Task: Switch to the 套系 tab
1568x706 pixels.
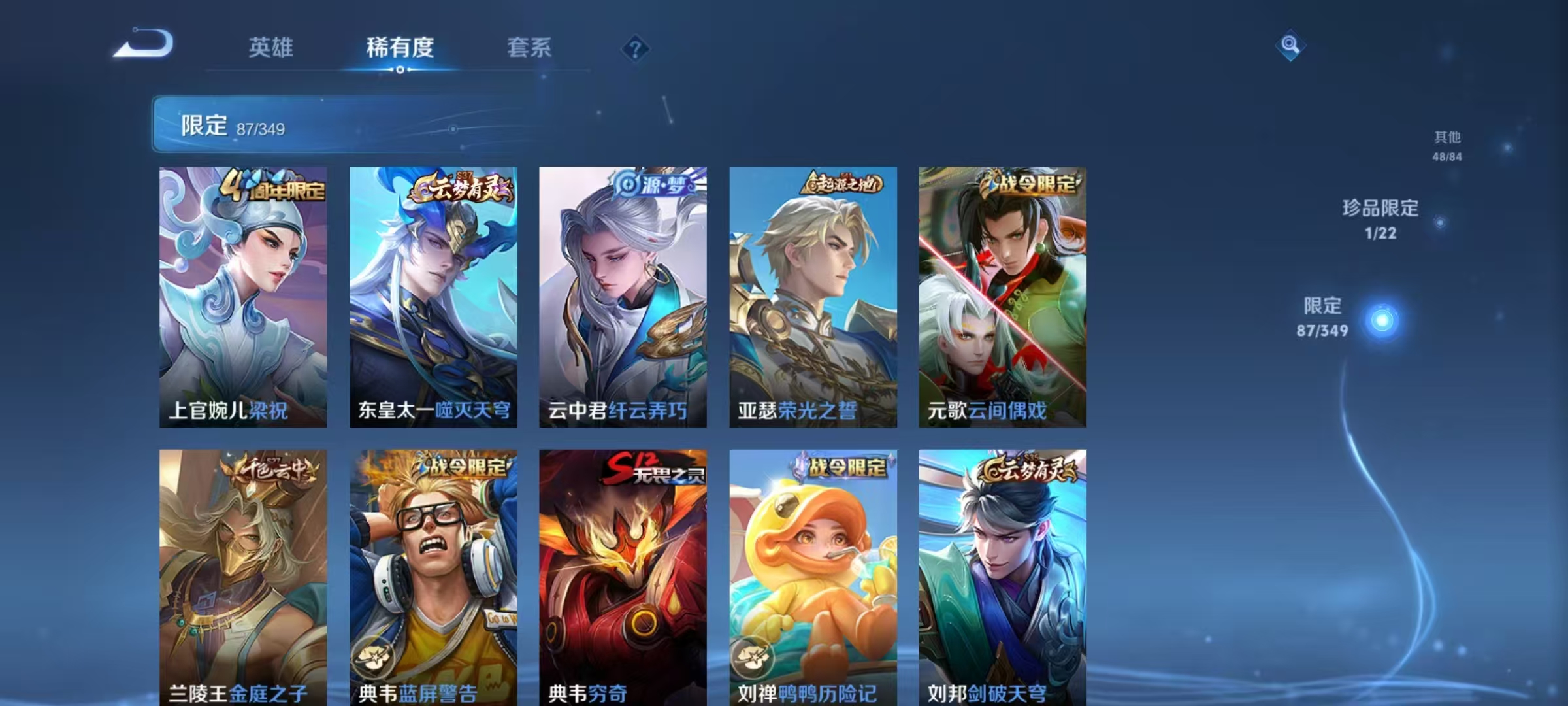Action: click(x=529, y=48)
